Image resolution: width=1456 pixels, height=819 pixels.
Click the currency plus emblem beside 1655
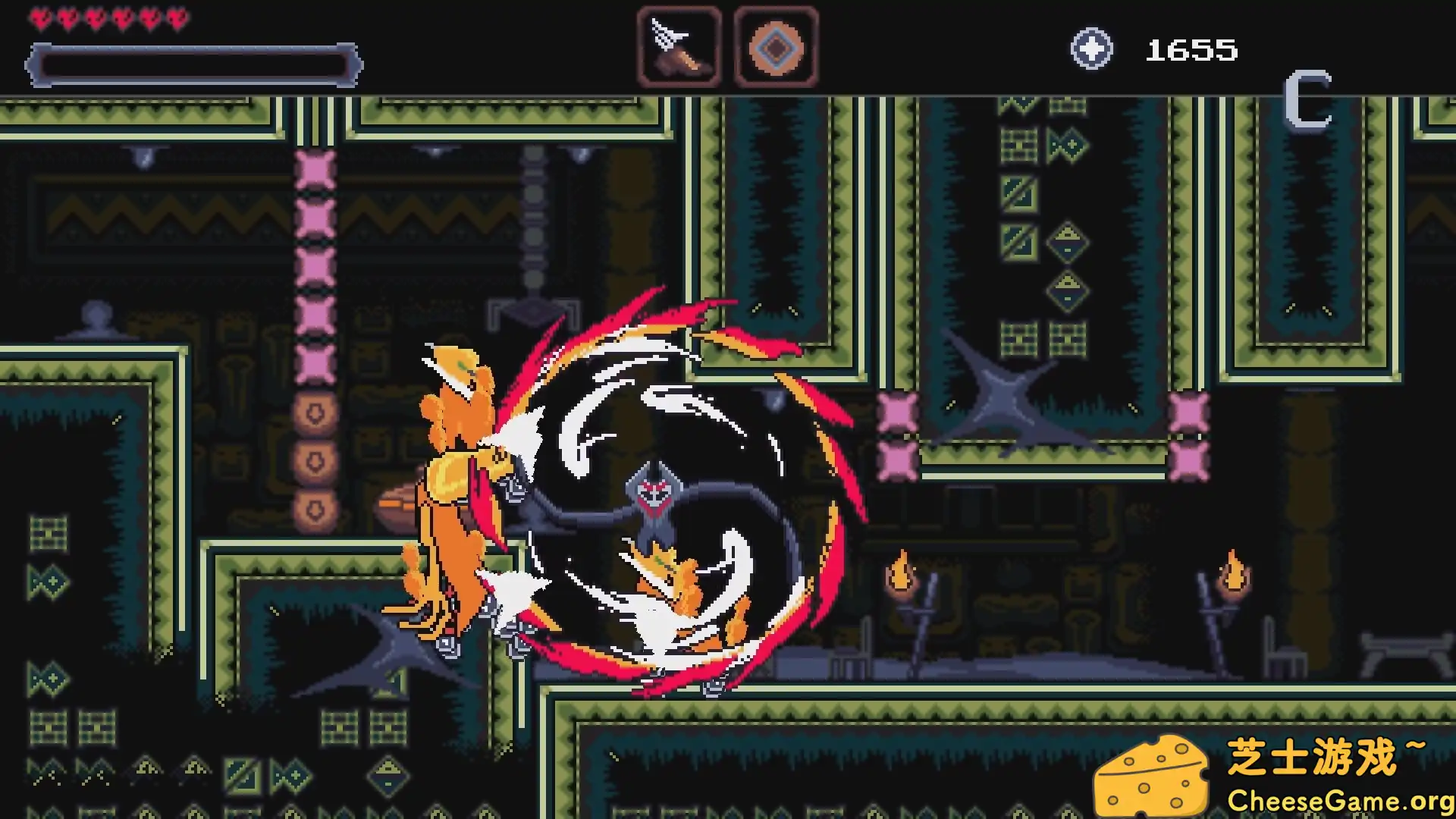(x=1092, y=48)
